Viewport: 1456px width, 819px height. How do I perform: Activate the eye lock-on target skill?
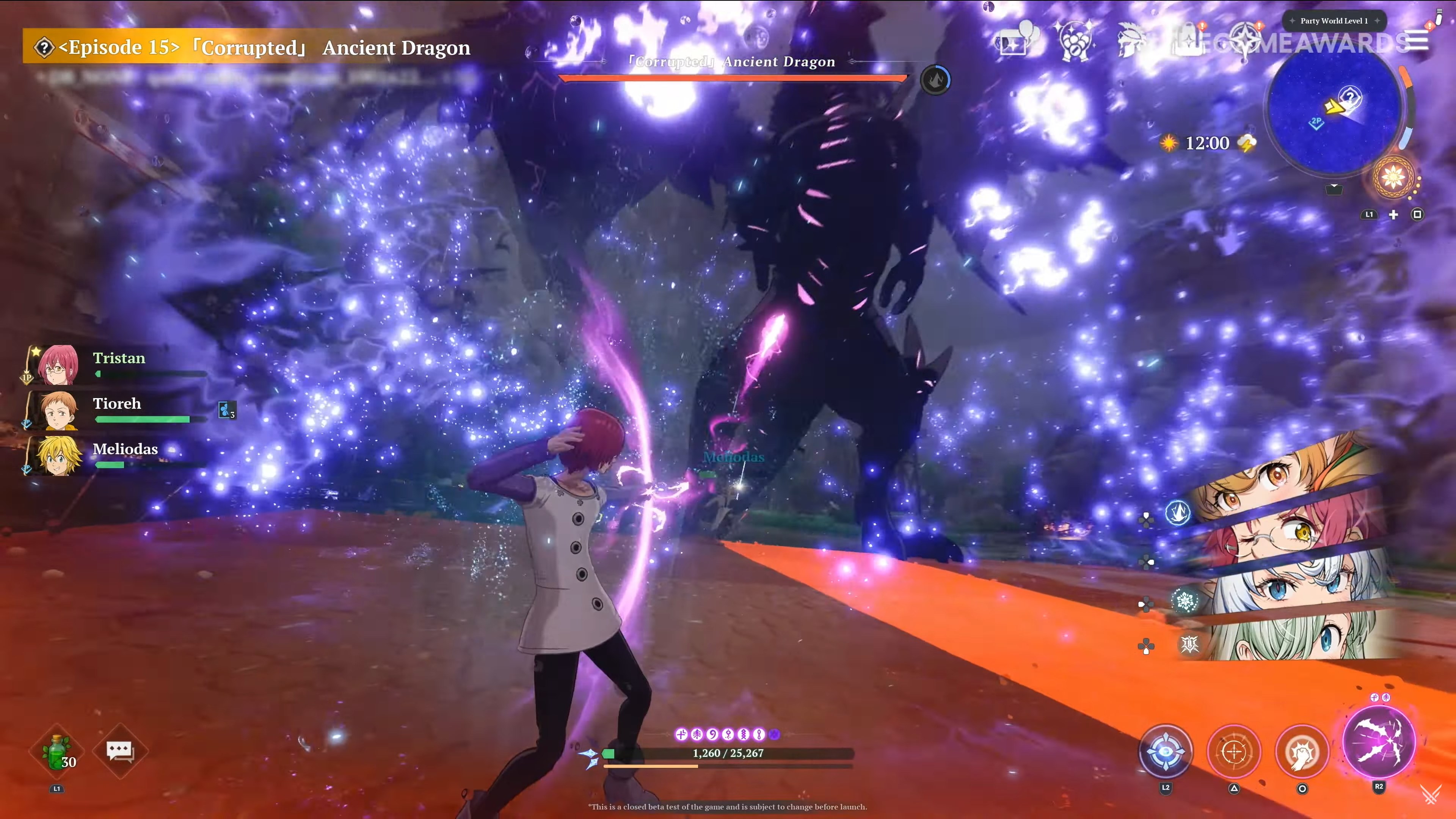[1166, 752]
